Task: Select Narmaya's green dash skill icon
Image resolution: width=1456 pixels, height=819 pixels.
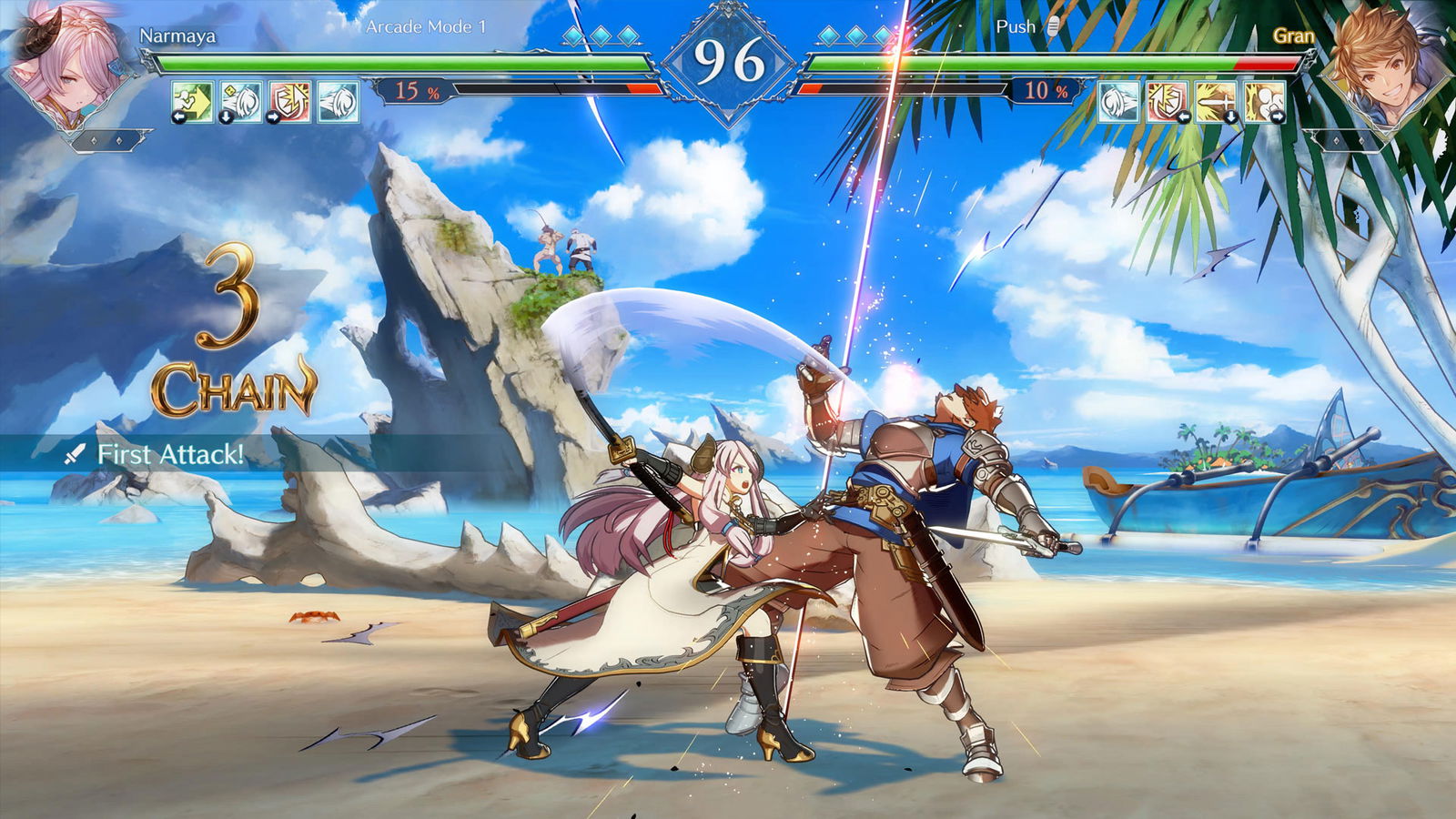Action: point(193,102)
